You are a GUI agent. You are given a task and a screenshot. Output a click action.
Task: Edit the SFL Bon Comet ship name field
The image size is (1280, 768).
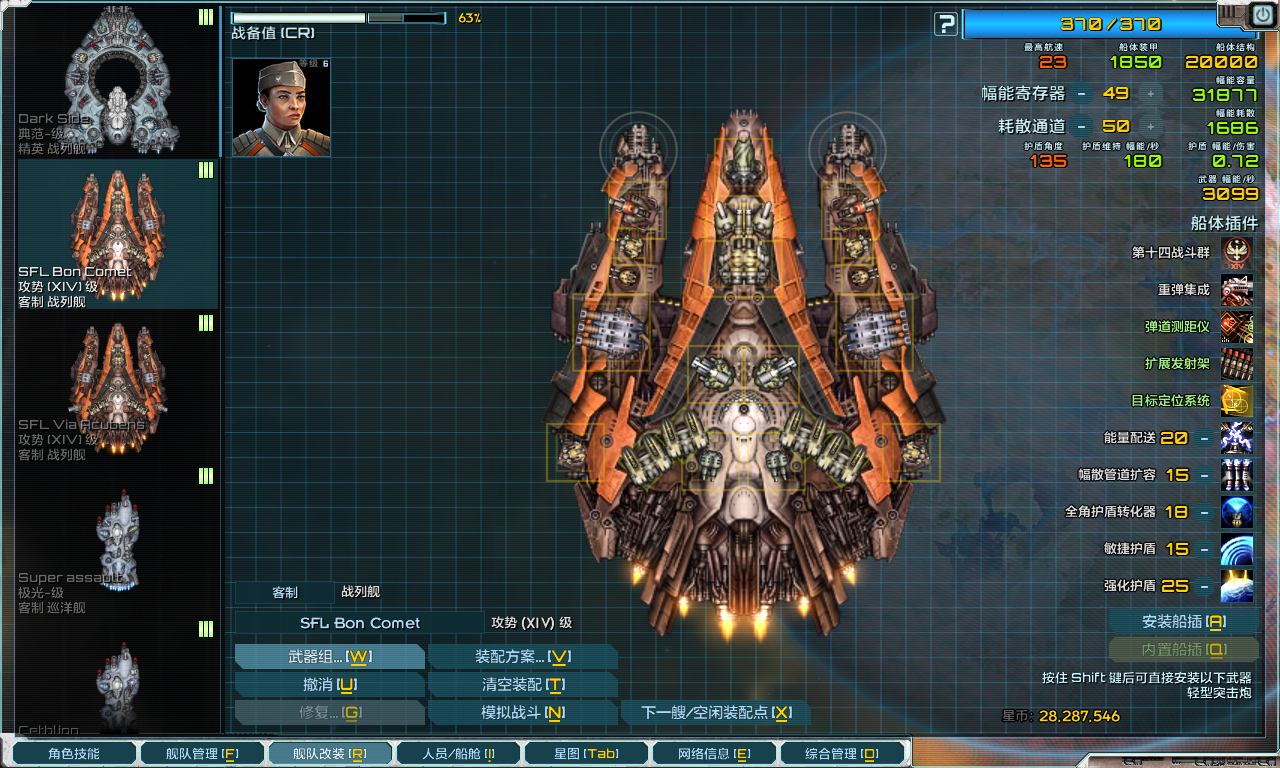[x=360, y=623]
